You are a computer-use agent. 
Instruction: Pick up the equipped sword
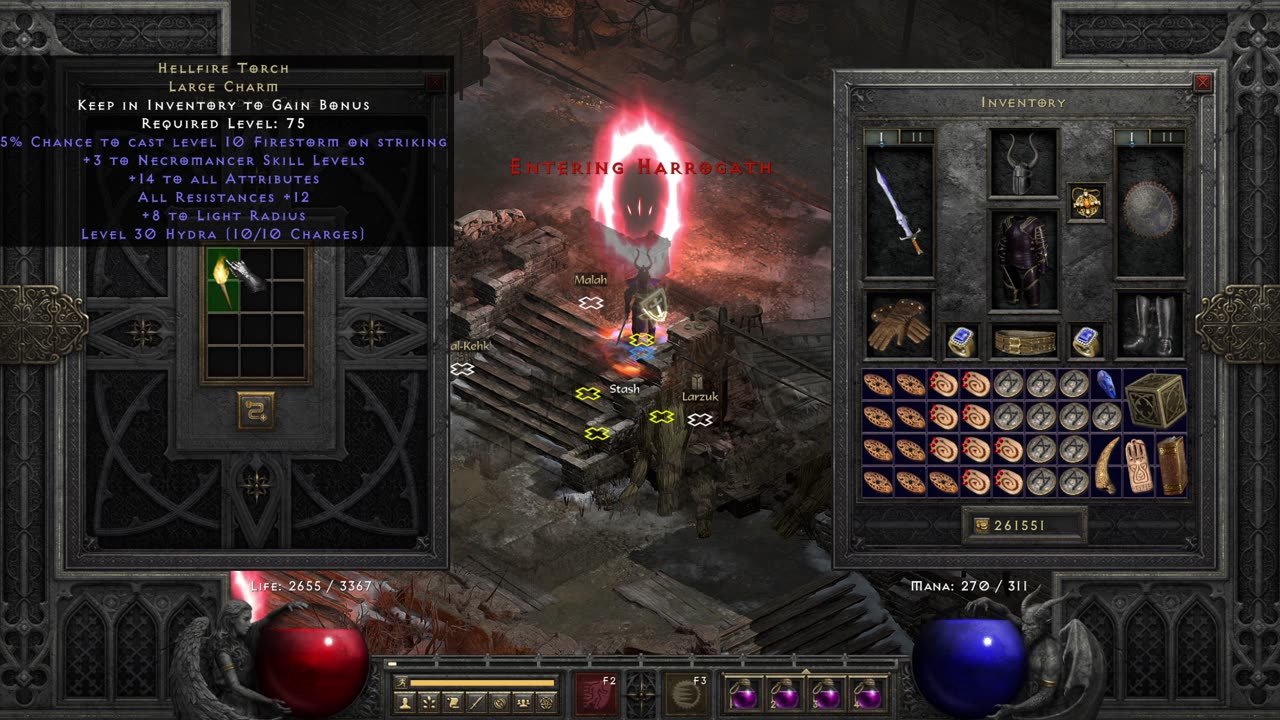[x=899, y=211]
